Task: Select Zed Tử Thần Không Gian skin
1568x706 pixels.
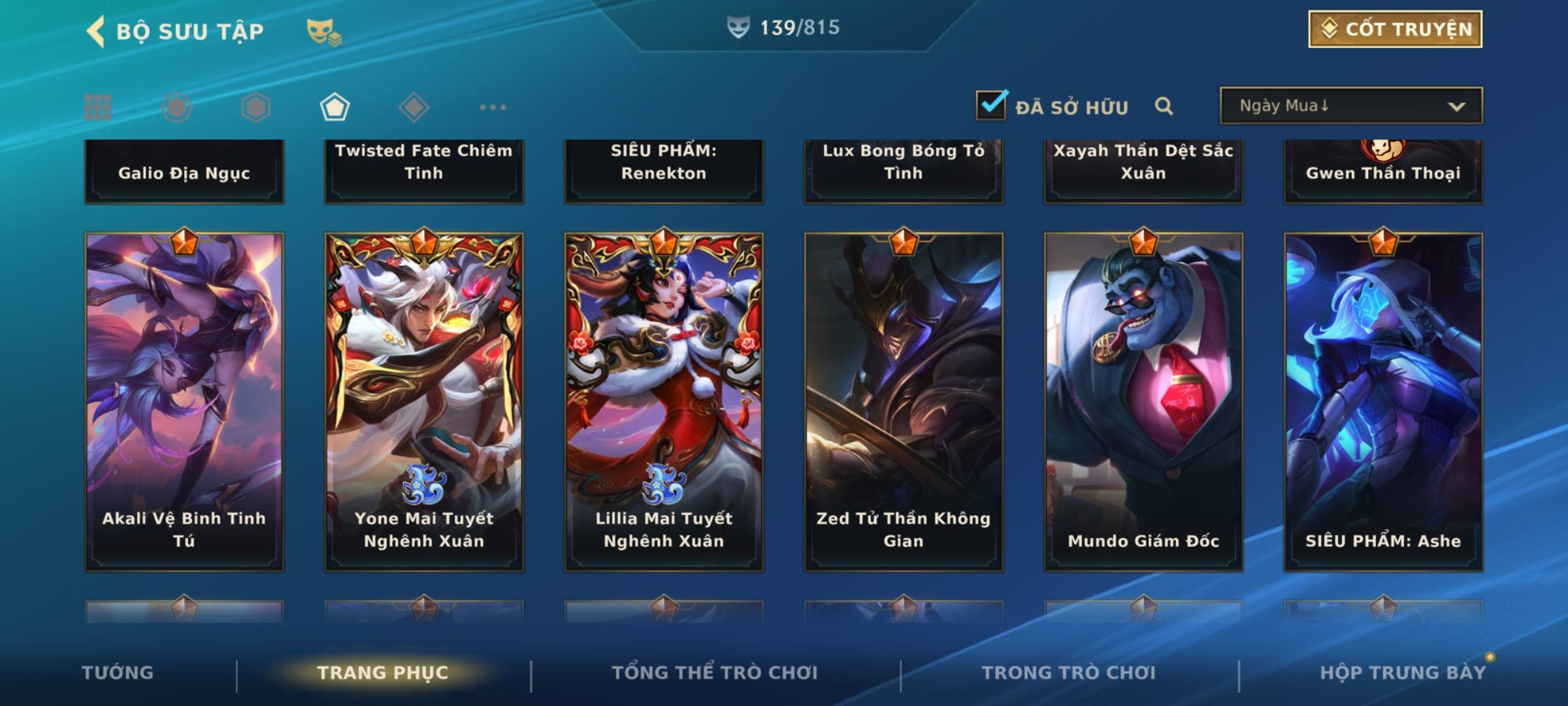Action: (904, 402)
